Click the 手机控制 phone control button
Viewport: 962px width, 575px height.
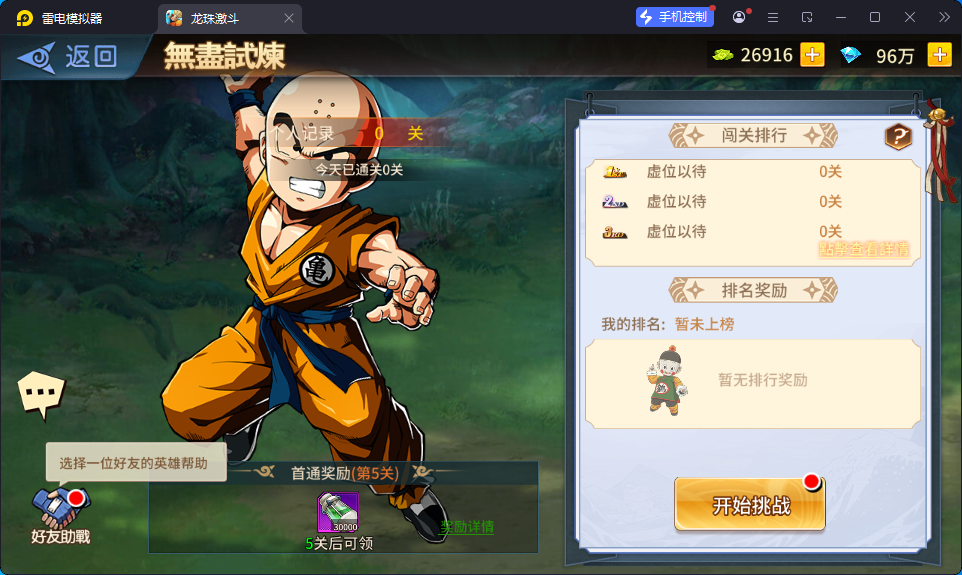[676, 17]
